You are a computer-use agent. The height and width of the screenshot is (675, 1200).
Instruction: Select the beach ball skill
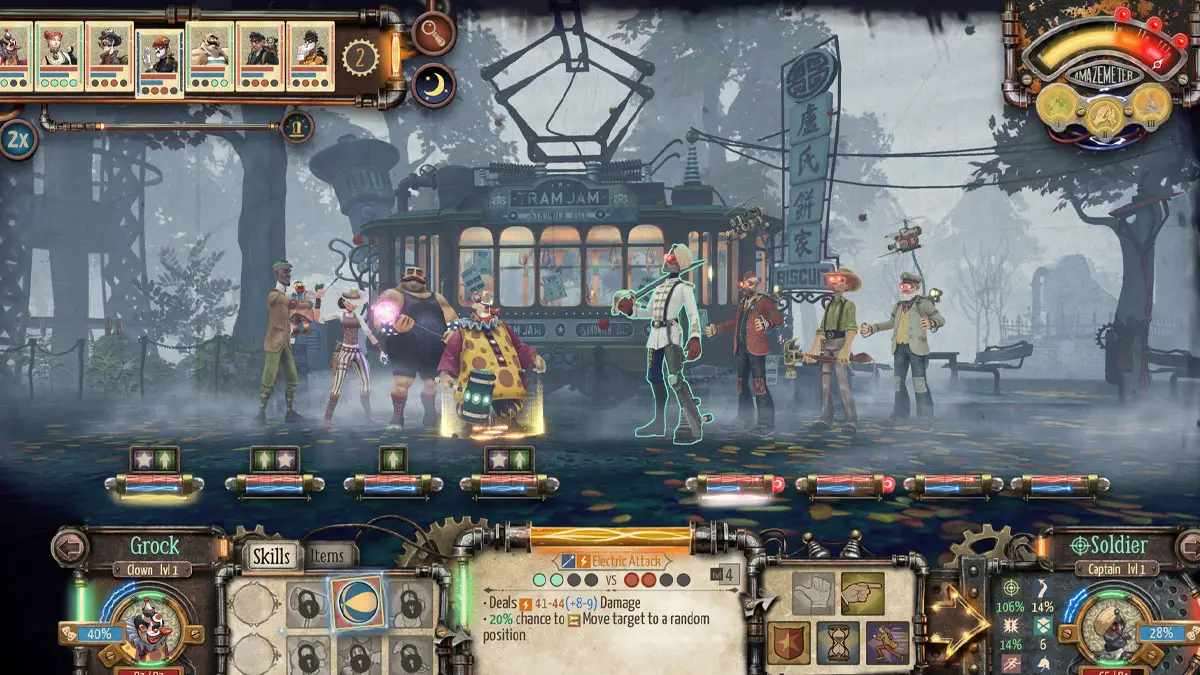click(x=358, y=603)
